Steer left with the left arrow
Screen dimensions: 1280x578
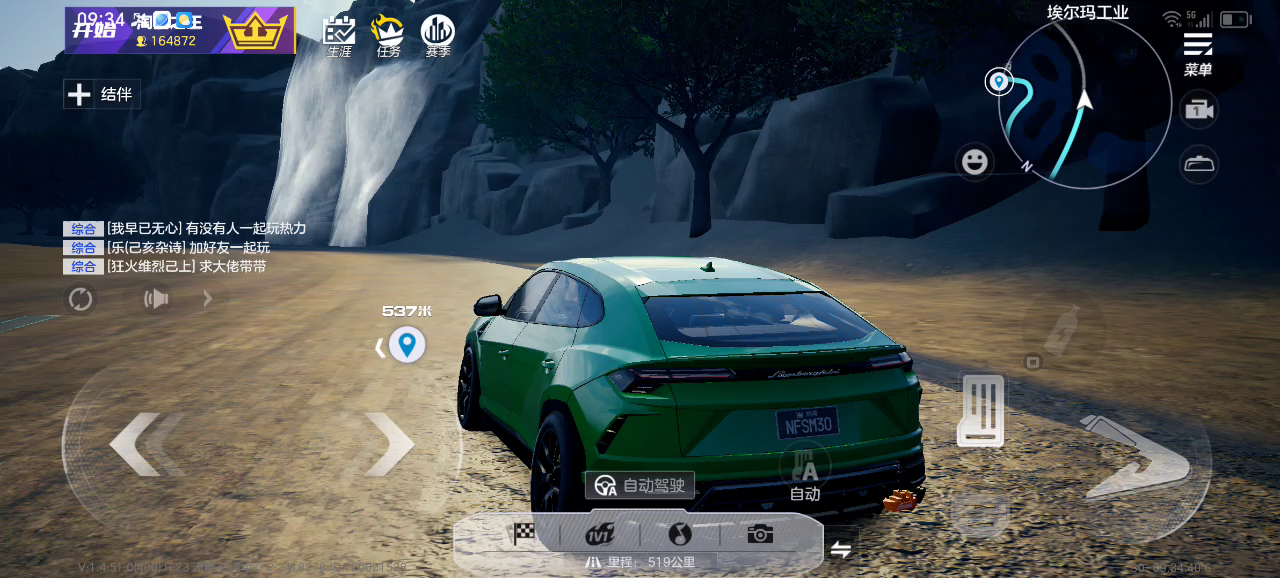135,444
